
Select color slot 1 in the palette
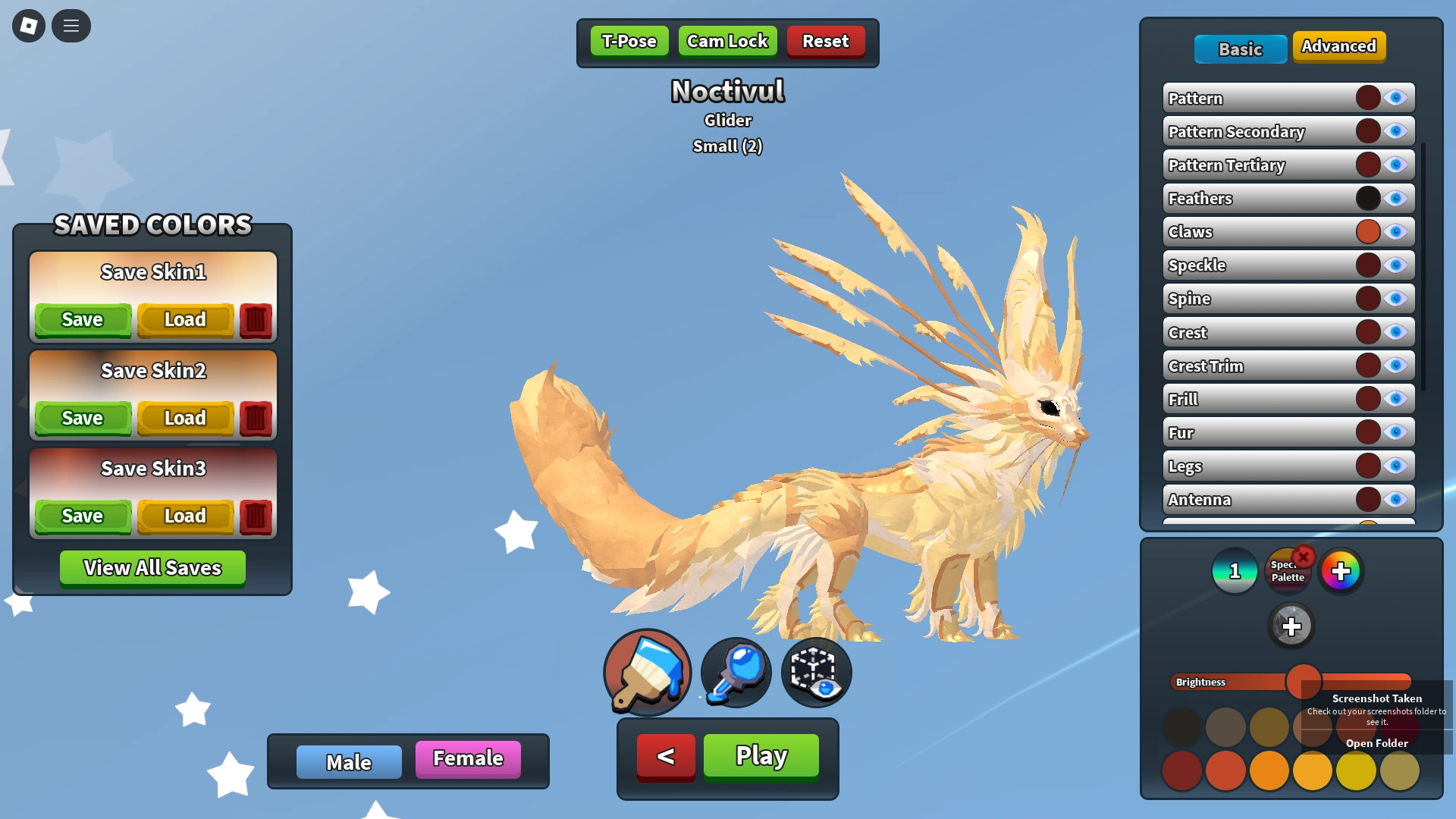(x=1234, y=570)
